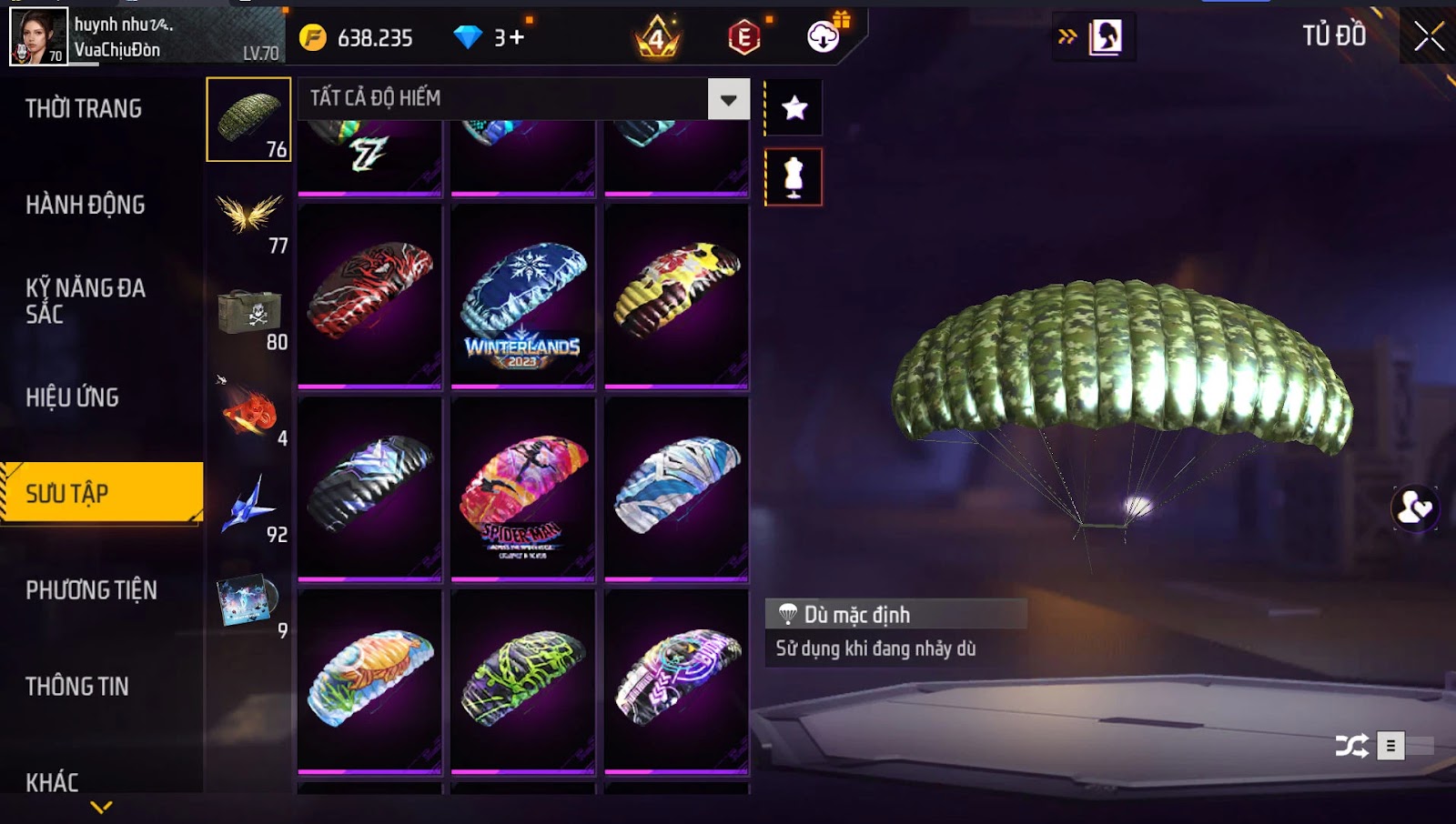Click the shuffle random skin icon
The height and width of the screenshot is (824, 1456).
click(1351, 747)
